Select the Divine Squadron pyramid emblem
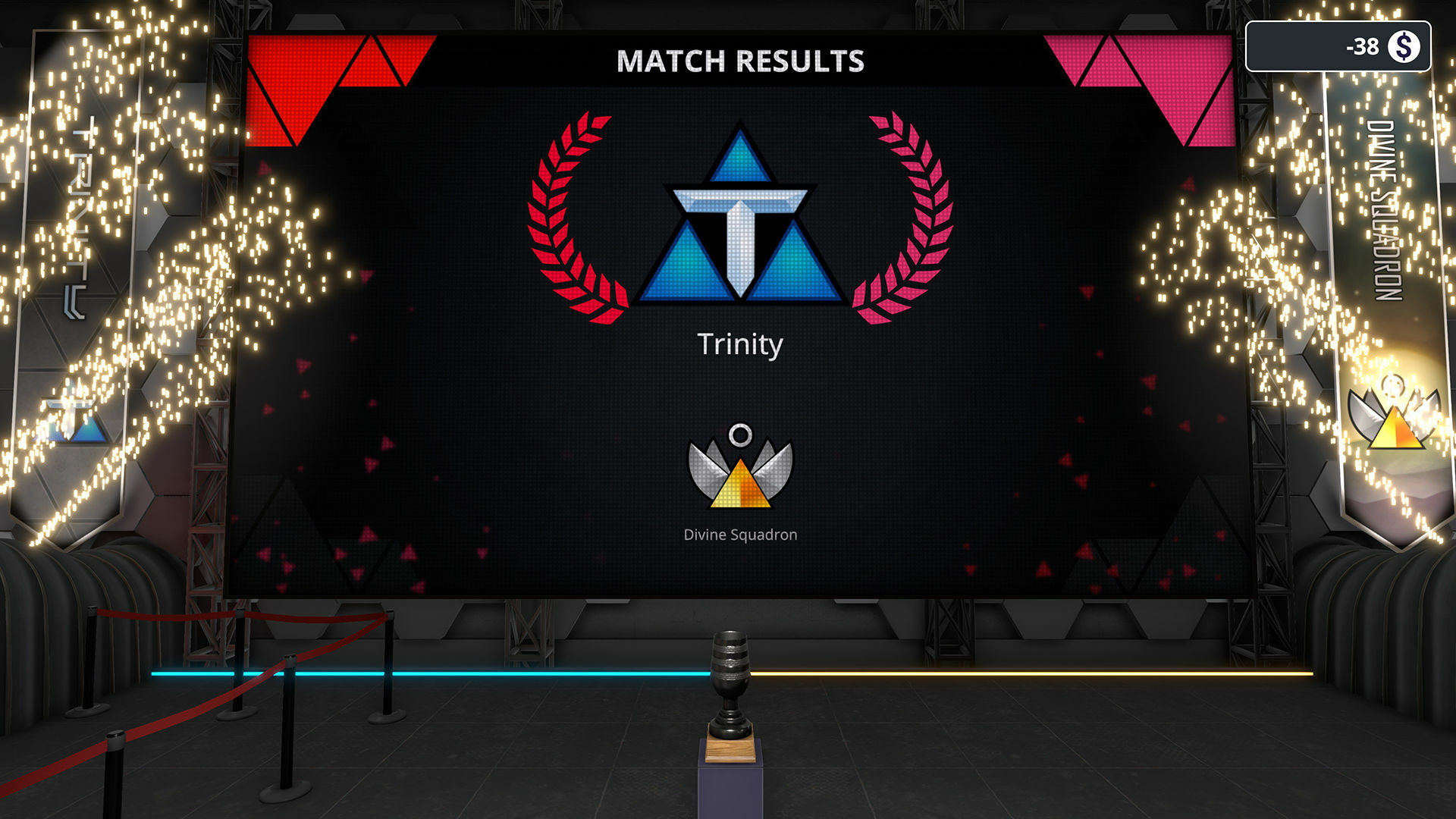1456x819 pixels. (x=739, y=474)
